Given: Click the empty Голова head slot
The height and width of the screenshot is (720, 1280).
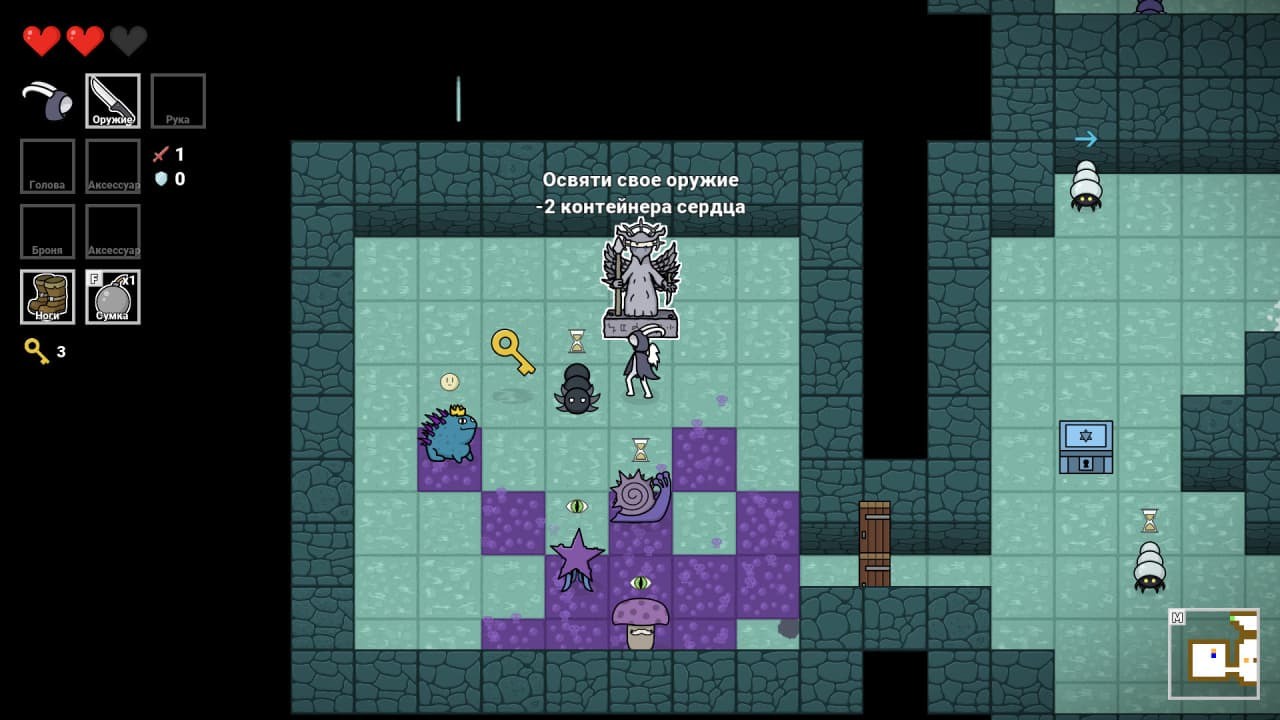Looking at the screenshot, I should tap(46, 165).
